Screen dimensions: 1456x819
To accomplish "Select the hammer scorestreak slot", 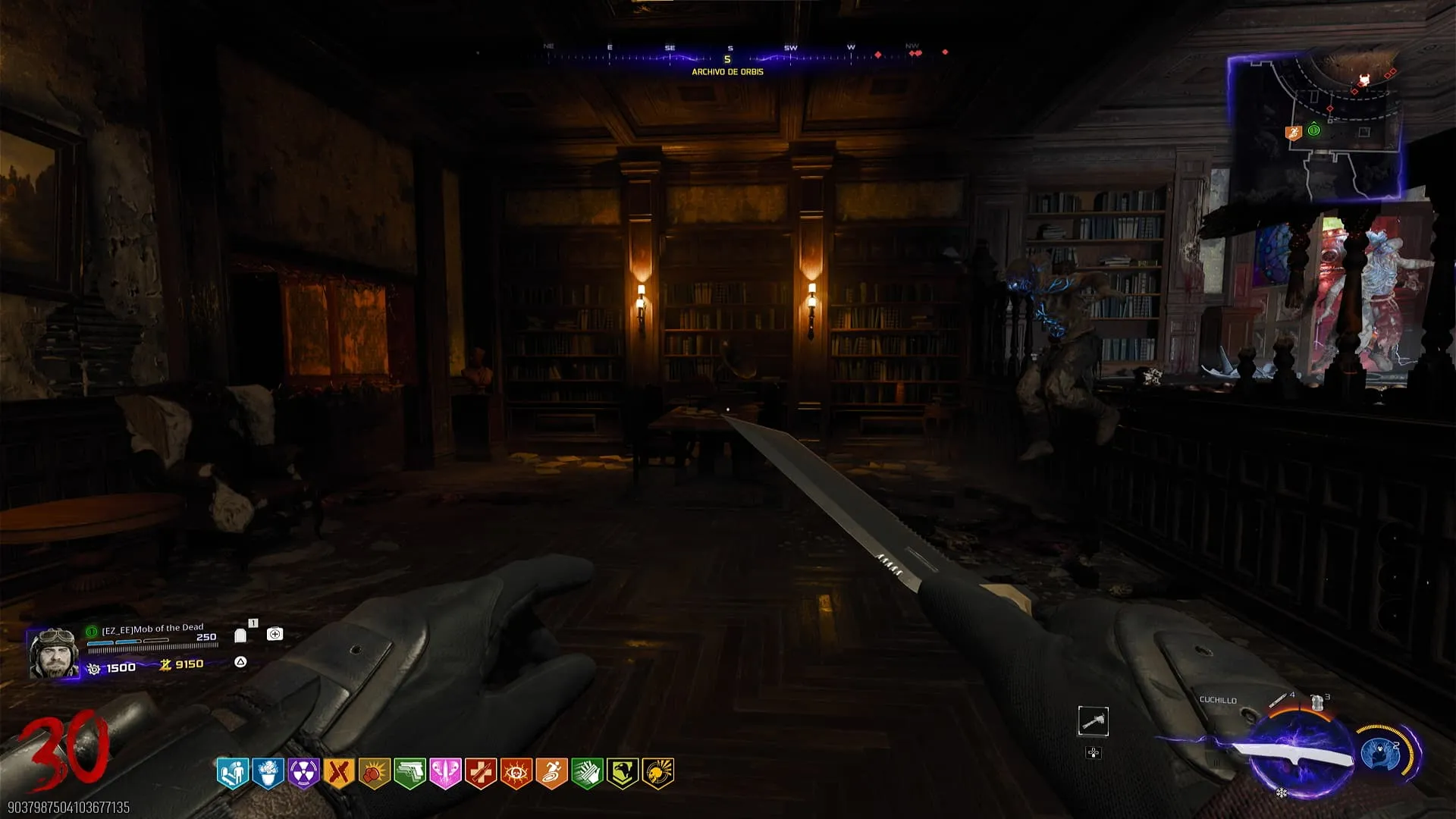I will [1093, 721].
